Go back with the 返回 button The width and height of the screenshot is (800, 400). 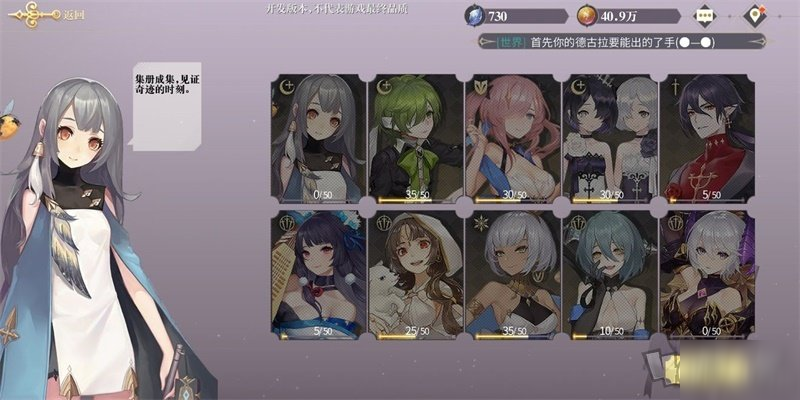tap(45, 14)
